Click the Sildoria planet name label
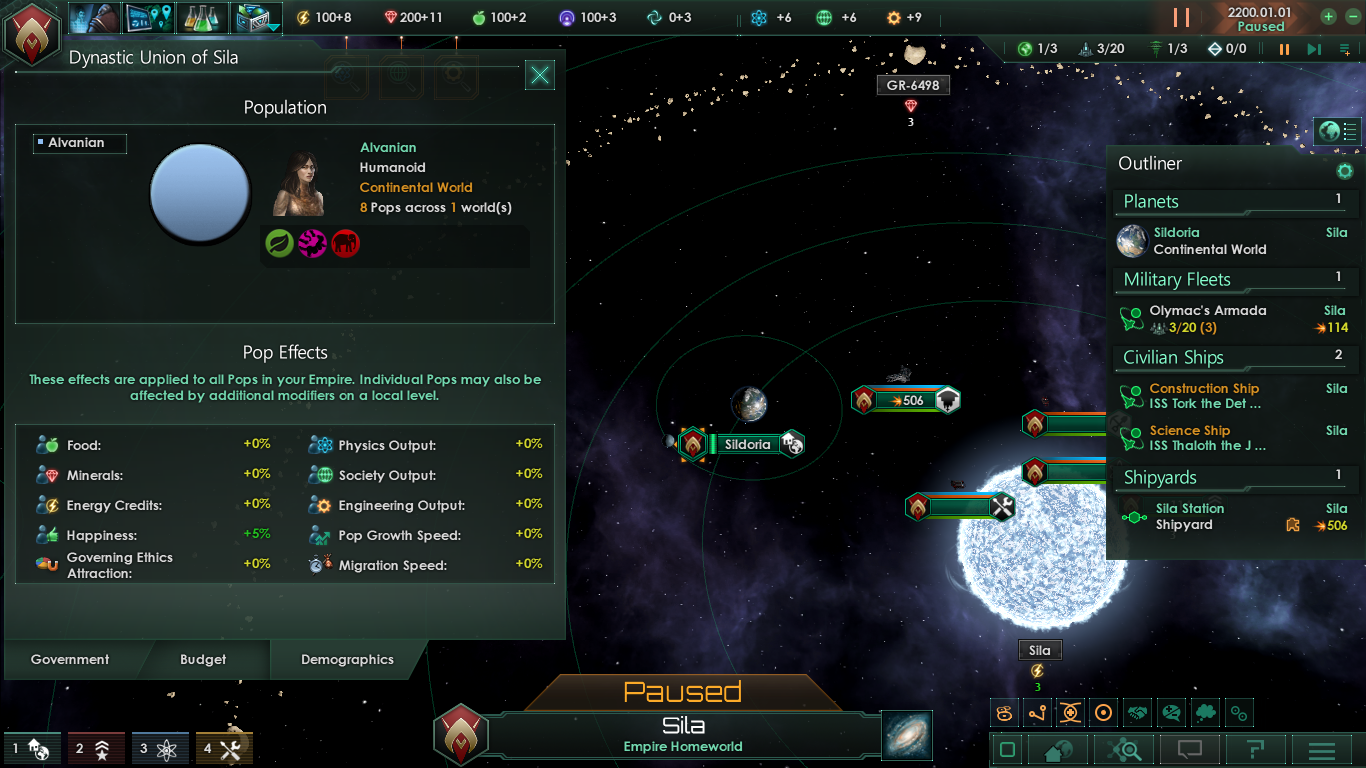The height and width of the screenshot is (768, 1366). pyautogui.click(x=747, y=444)
